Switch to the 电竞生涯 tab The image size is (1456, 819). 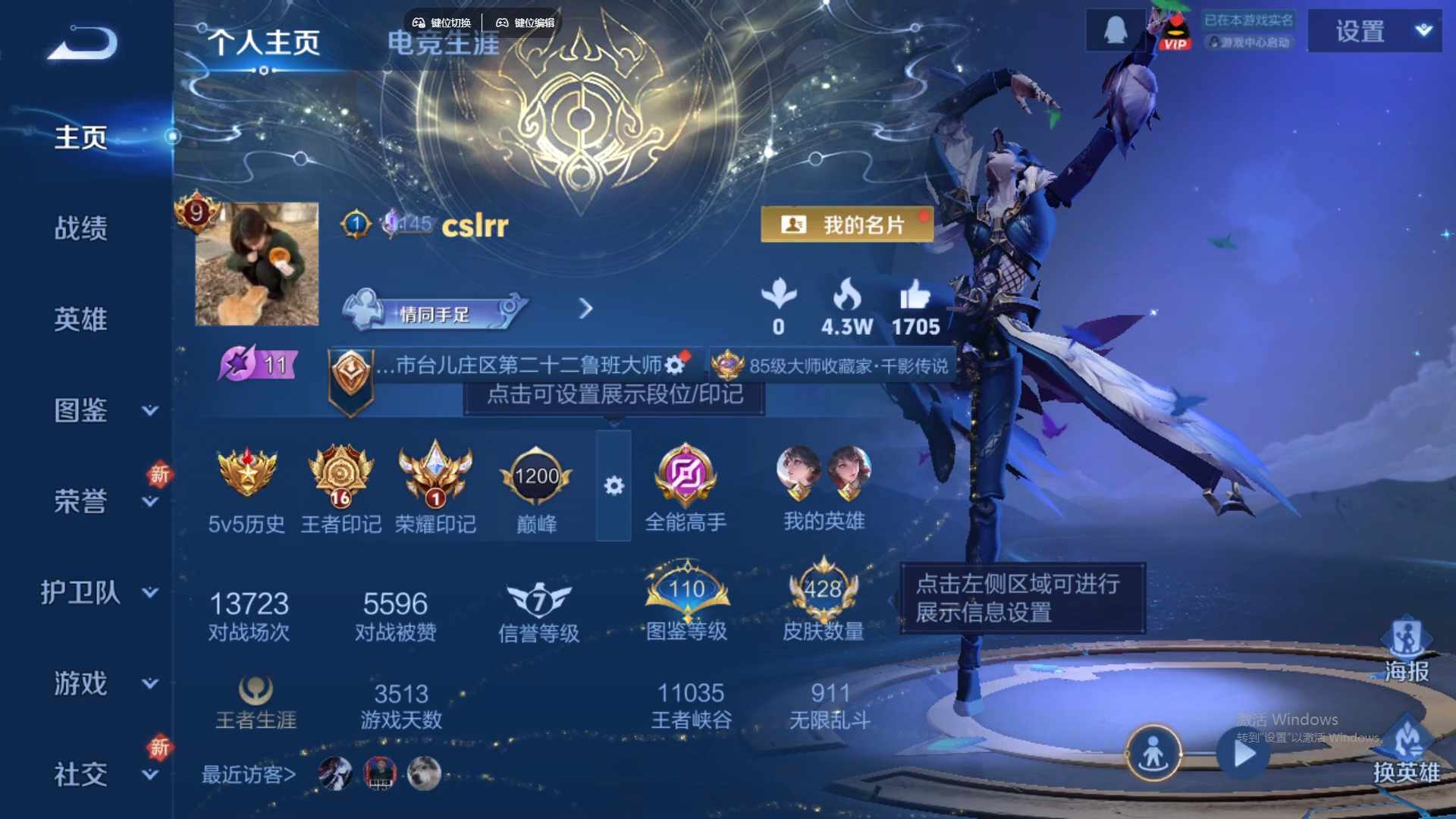(443, 43)
